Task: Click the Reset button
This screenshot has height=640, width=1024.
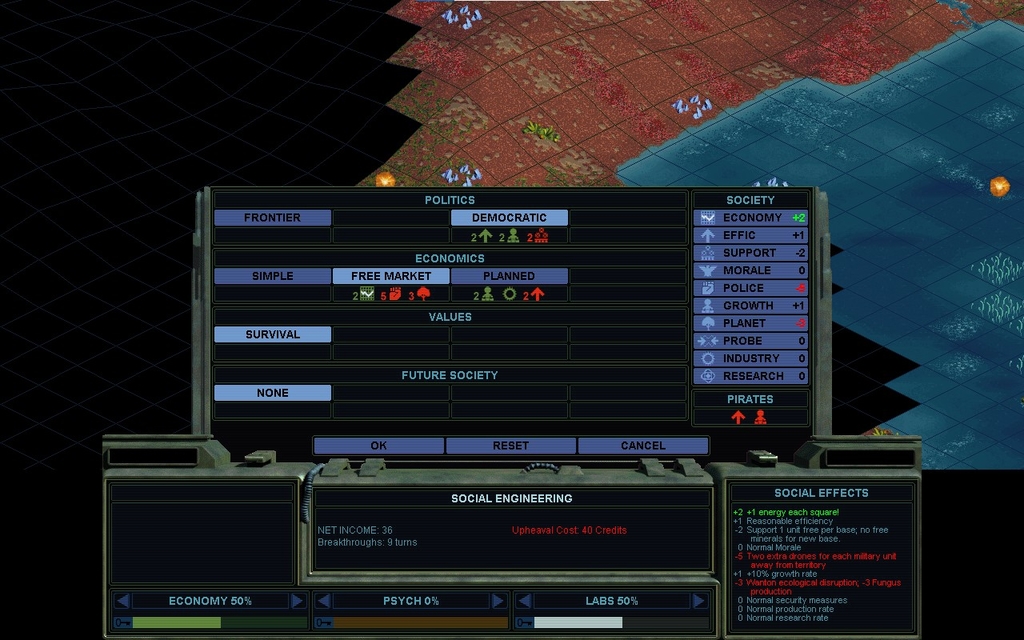Action: 510,446
